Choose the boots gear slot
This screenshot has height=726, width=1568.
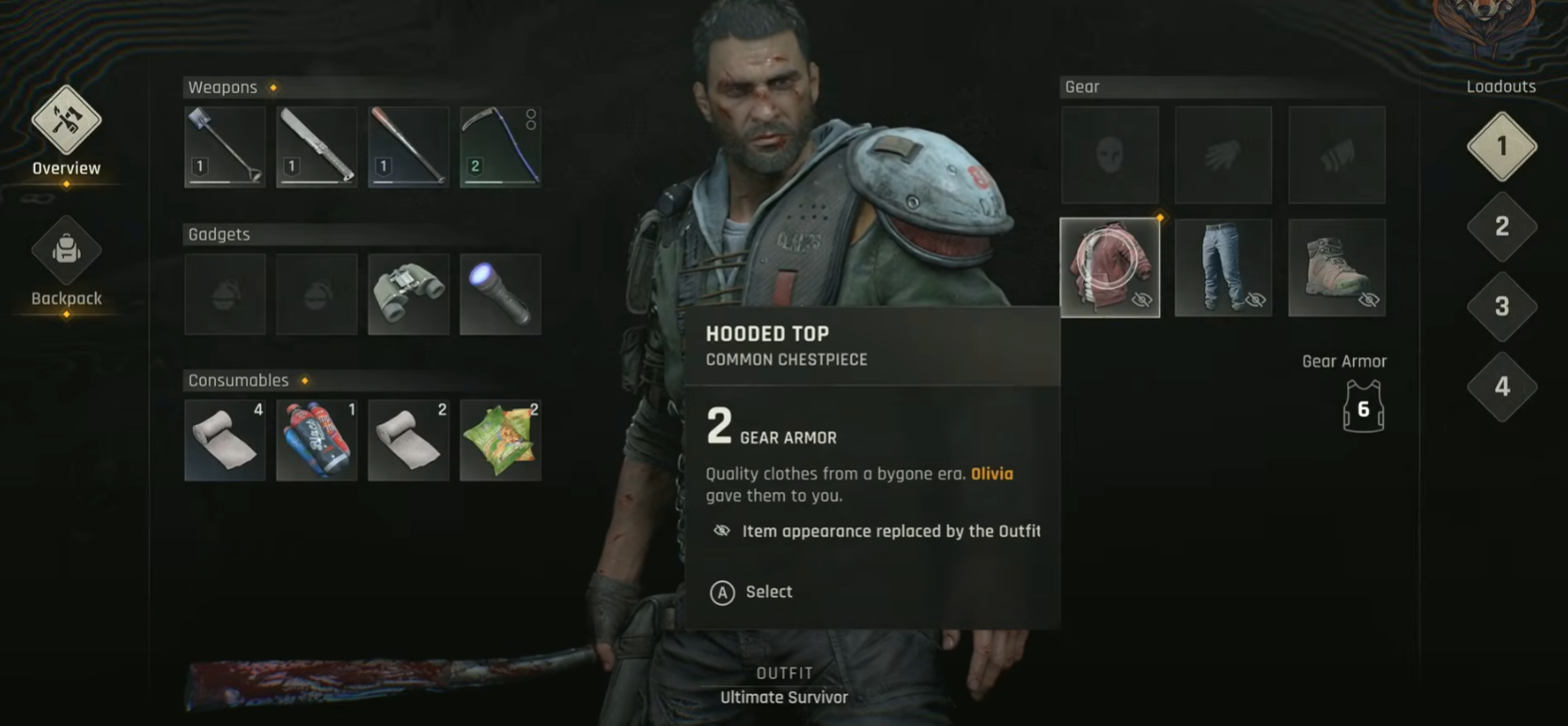(1337, 268)
